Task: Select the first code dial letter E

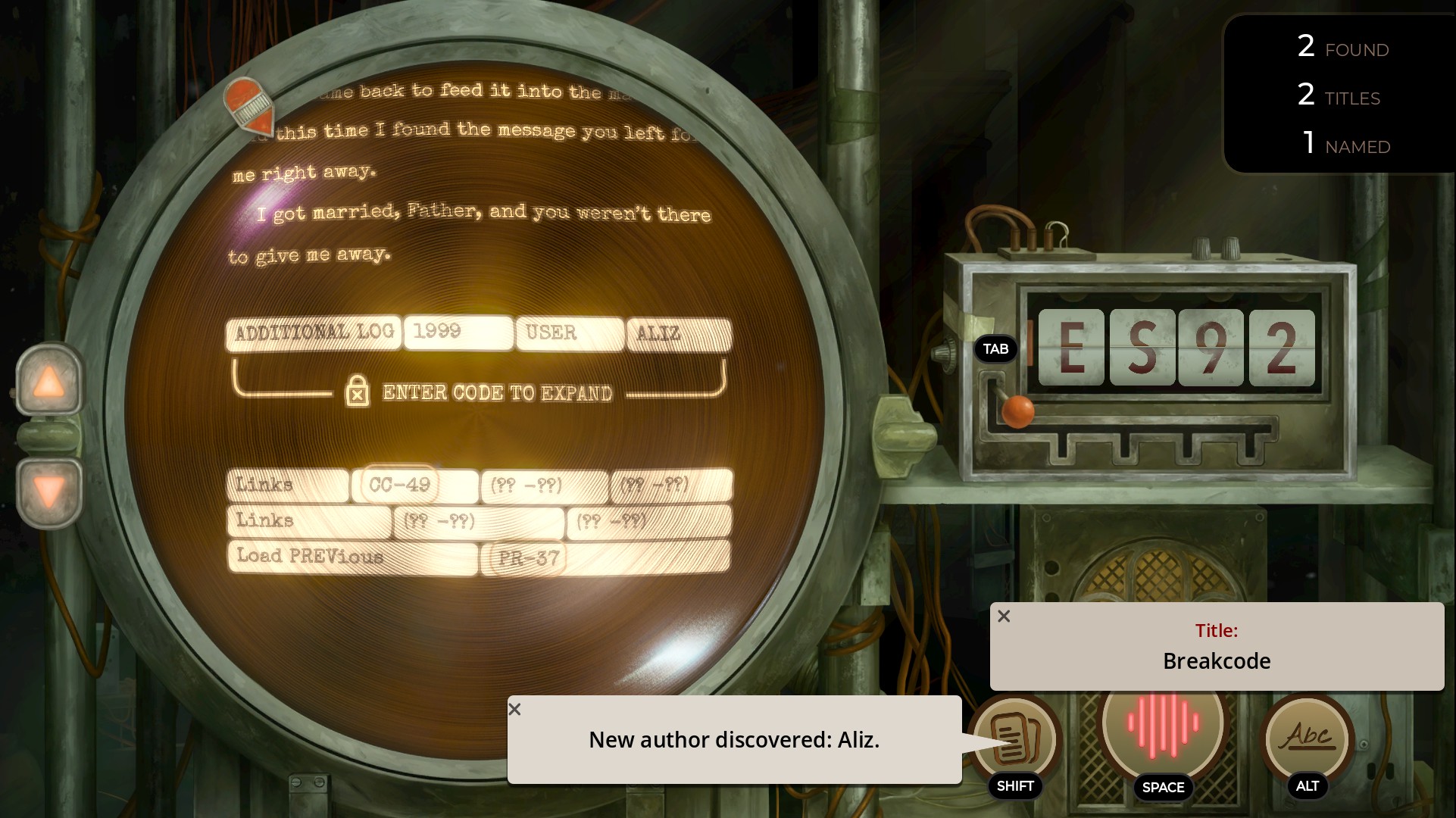Action: coord(1070,348)
